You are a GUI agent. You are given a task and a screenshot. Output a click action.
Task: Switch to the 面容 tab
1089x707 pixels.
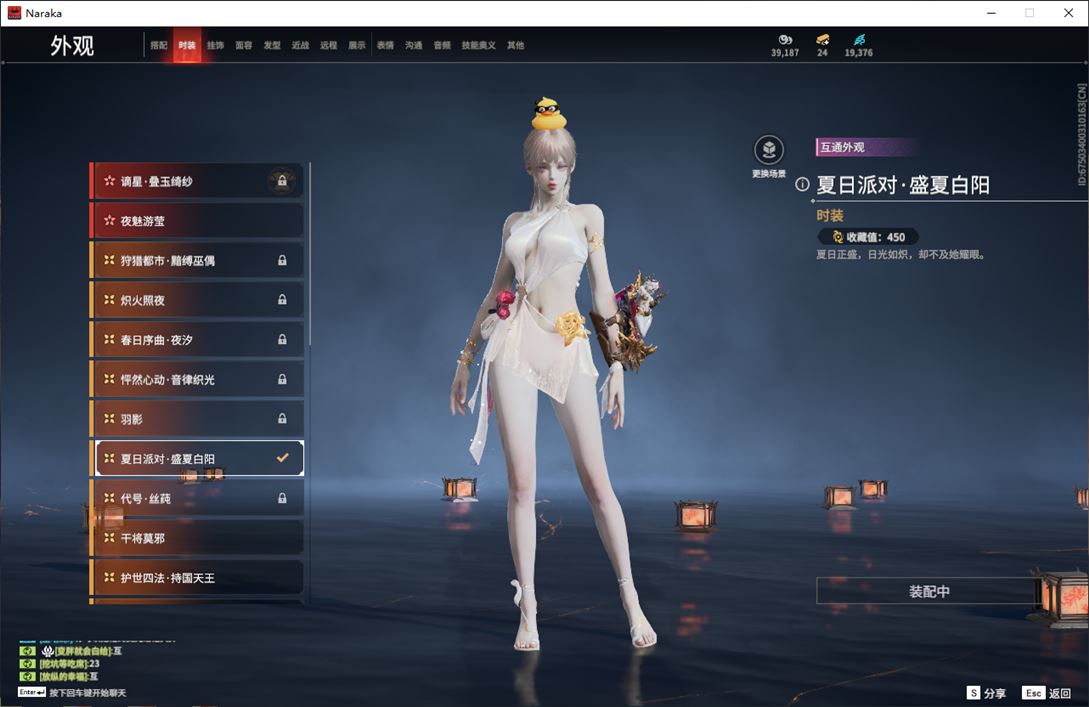(x=244, y=46)
